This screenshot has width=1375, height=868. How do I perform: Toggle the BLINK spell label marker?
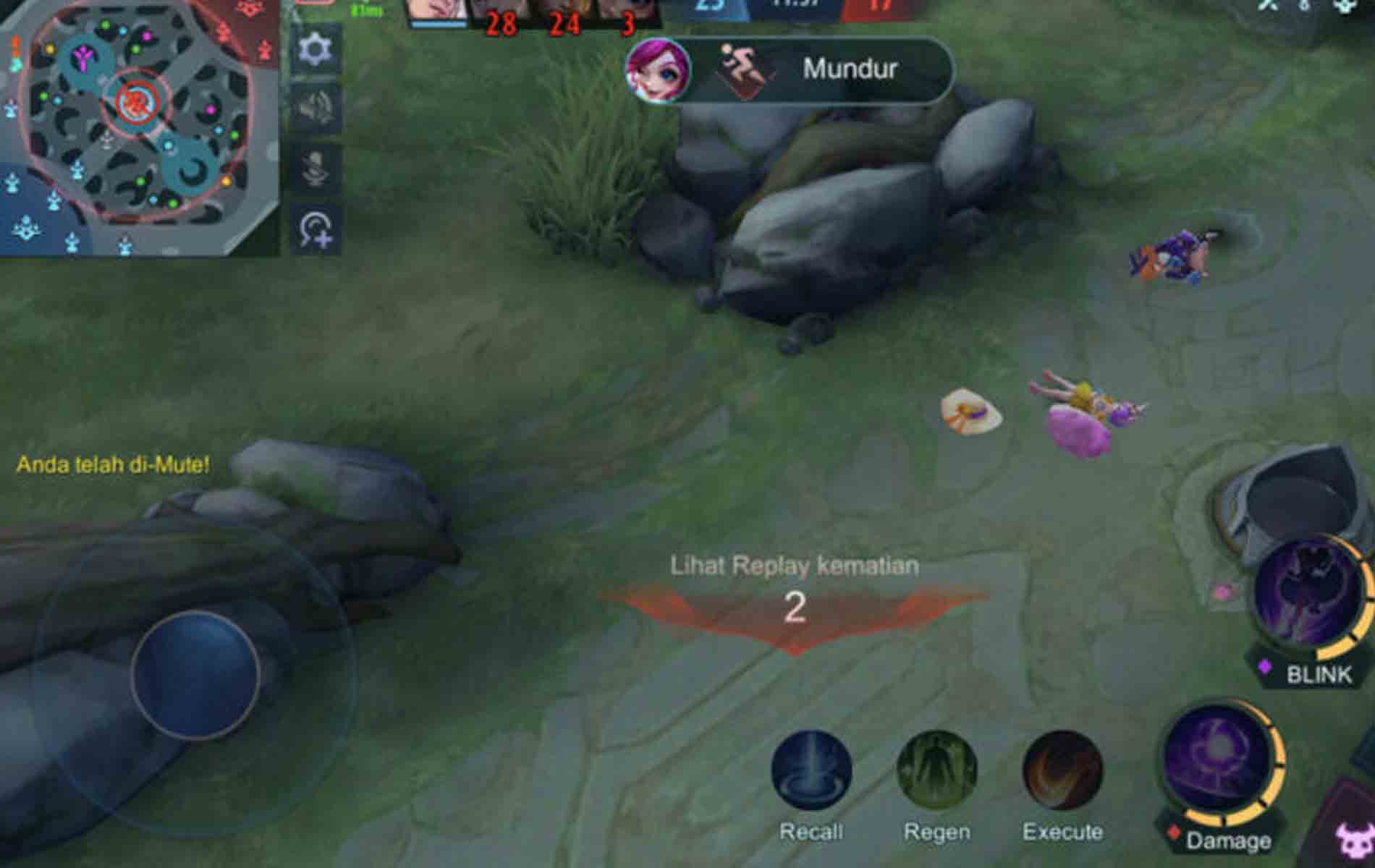[1317, 673]
